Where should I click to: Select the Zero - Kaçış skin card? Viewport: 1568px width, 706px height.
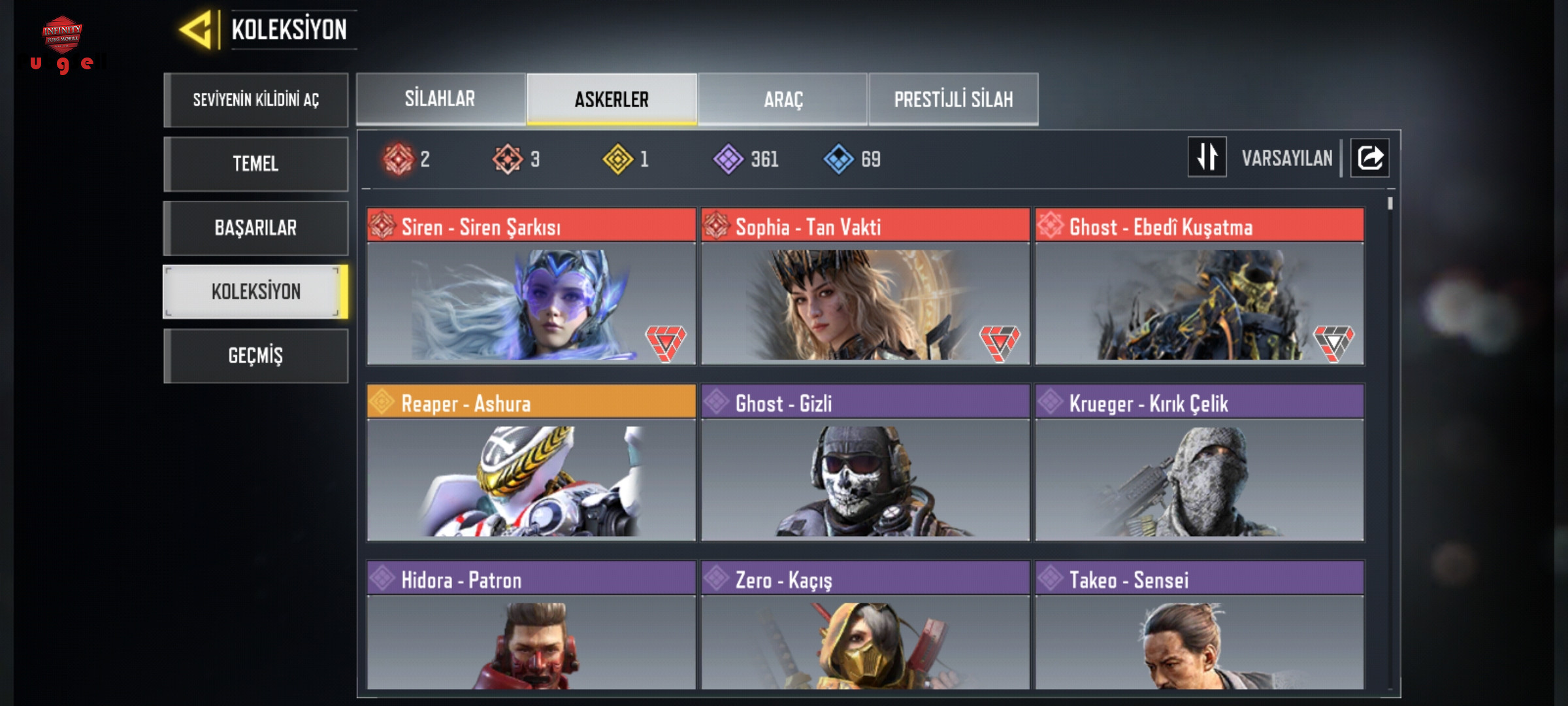865,625
